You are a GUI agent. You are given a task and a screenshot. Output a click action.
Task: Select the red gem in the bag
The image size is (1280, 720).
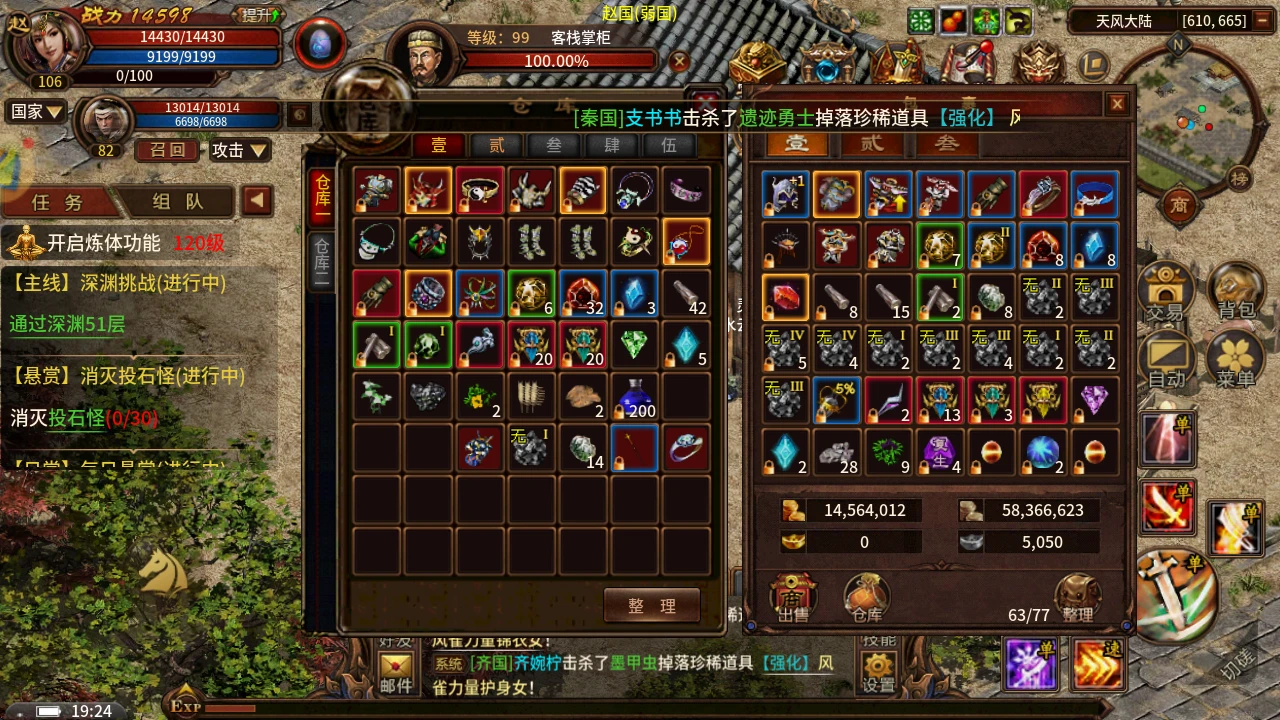(785, 297)
